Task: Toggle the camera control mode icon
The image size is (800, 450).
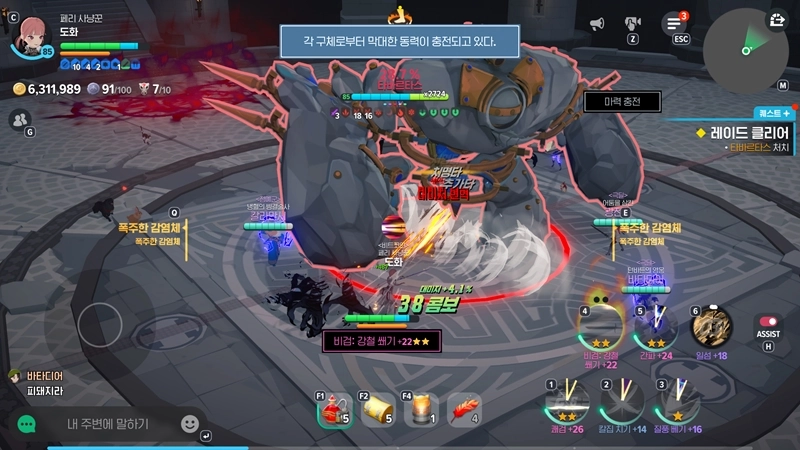Action: (633, 23)
